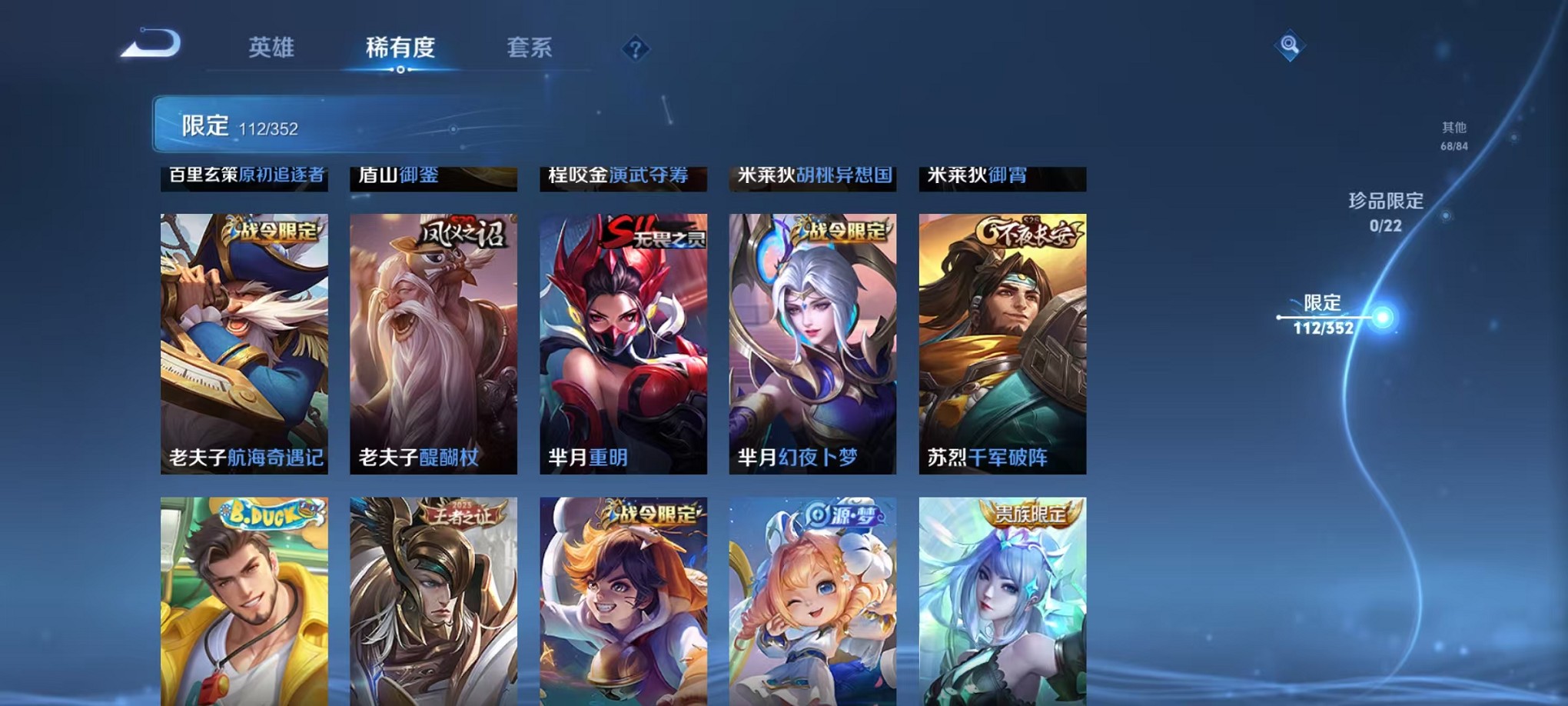
Task: Select the 稀有度 tab
Action: [x=400, y=48]
